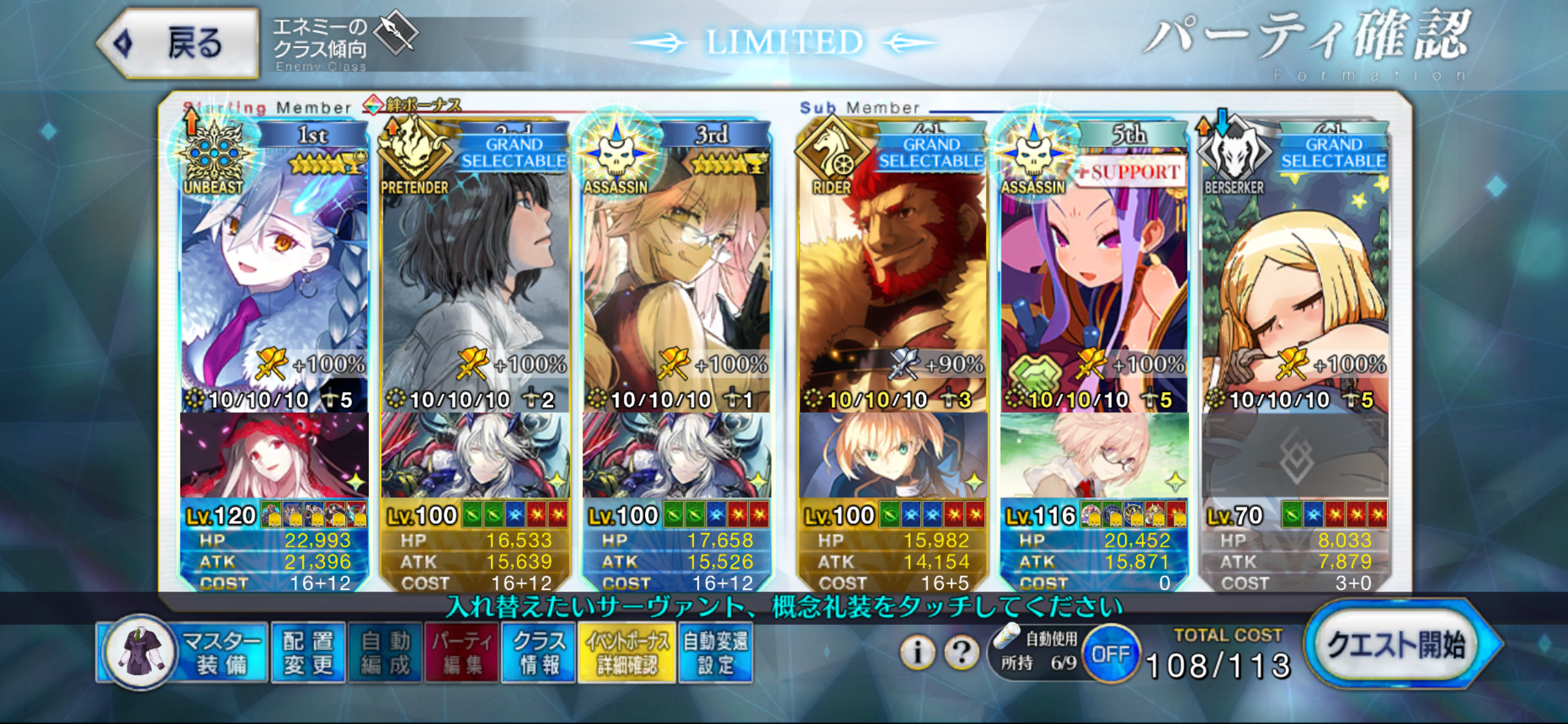1568x724 pixels.
Task: Toggle the auto-use OFF switch
Action: coord(1110,654)
